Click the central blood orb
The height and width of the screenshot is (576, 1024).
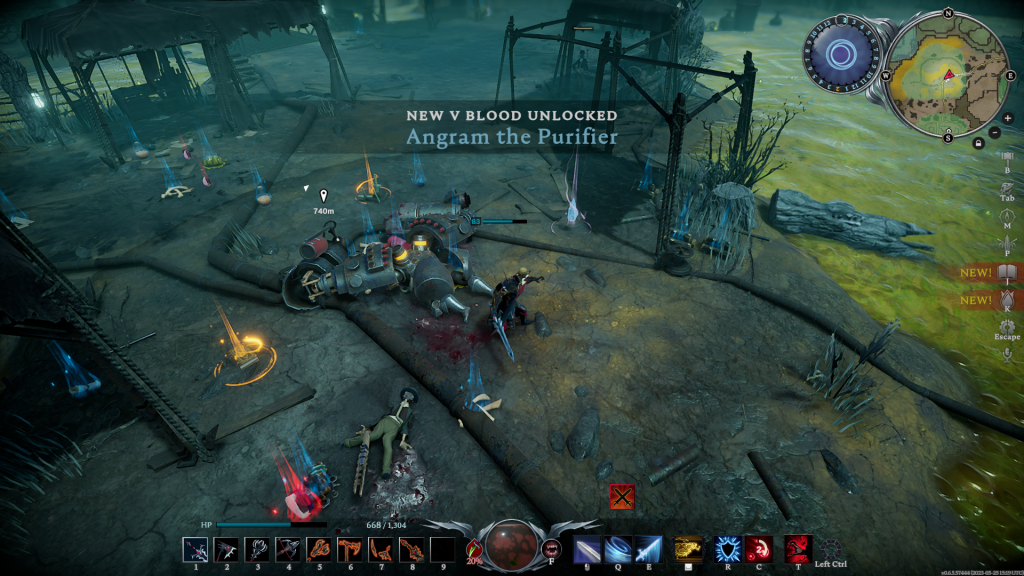tap(511, 545)
